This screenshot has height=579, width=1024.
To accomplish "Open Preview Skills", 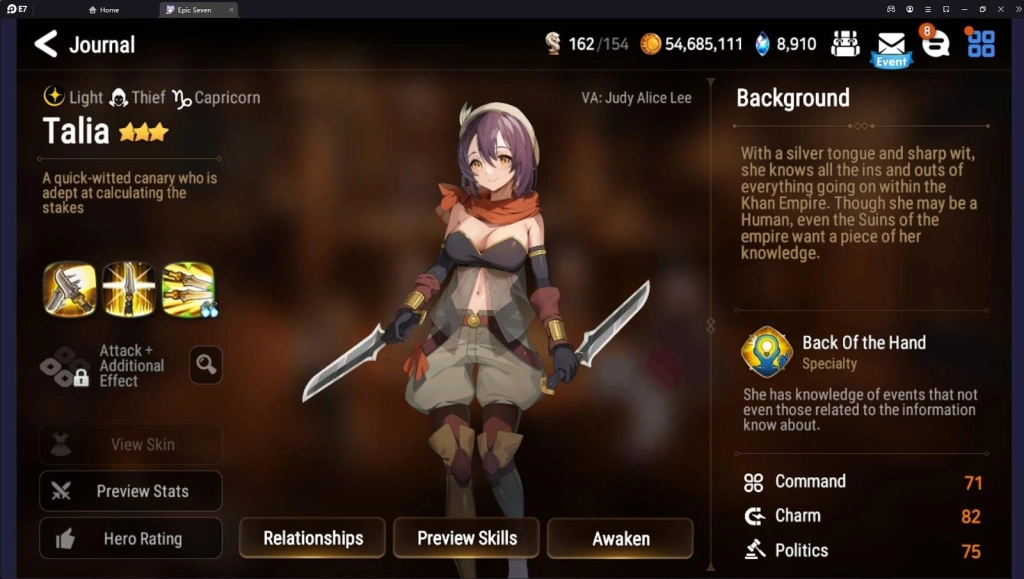I will tap(466, 538).
